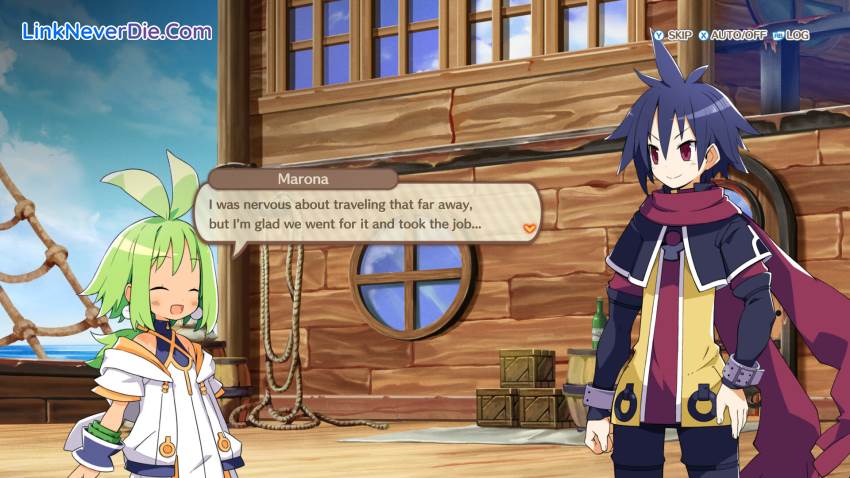Skip the current dialogue scene

click(672, 35)
